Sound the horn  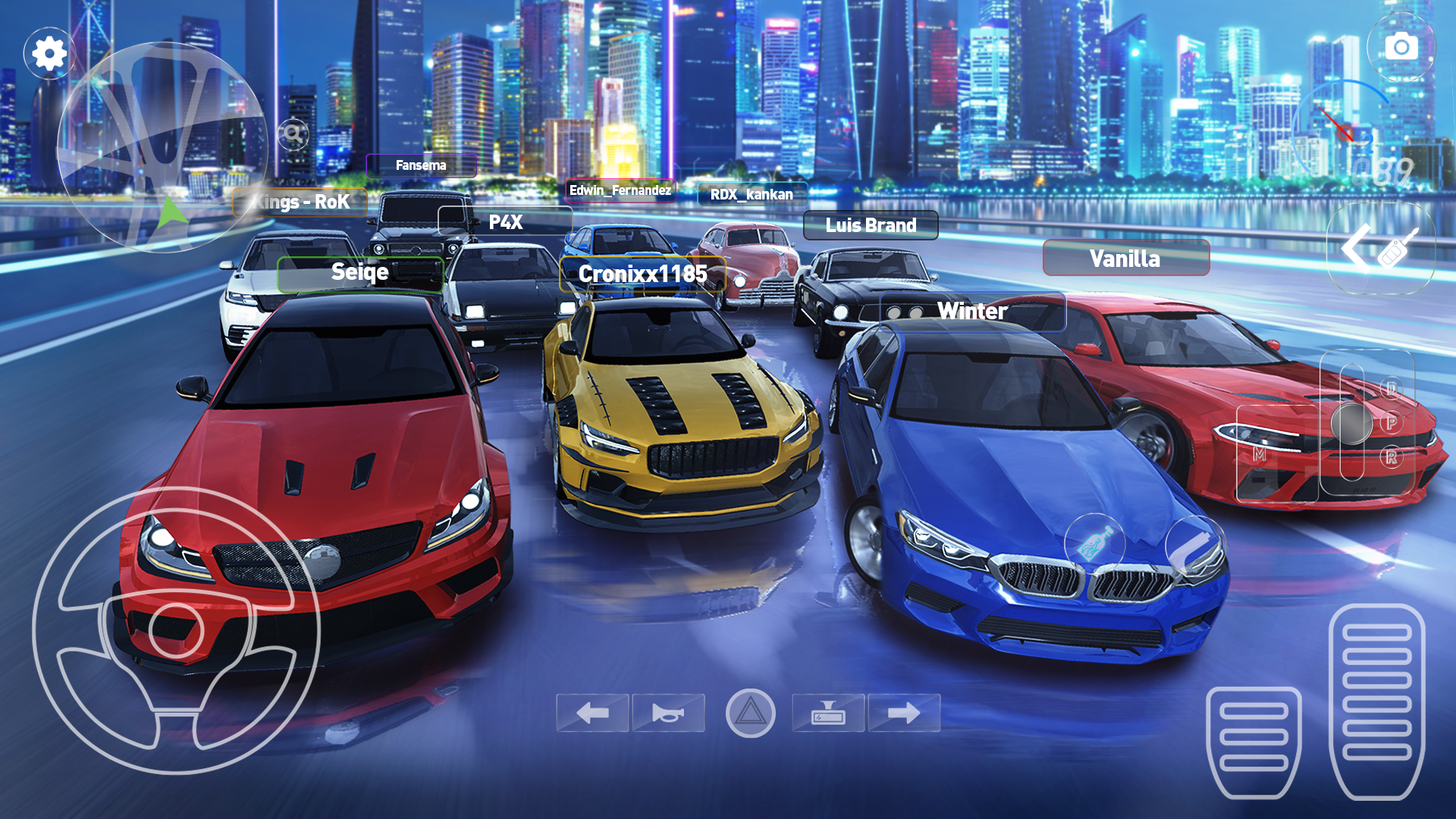[x=668, y=712]
